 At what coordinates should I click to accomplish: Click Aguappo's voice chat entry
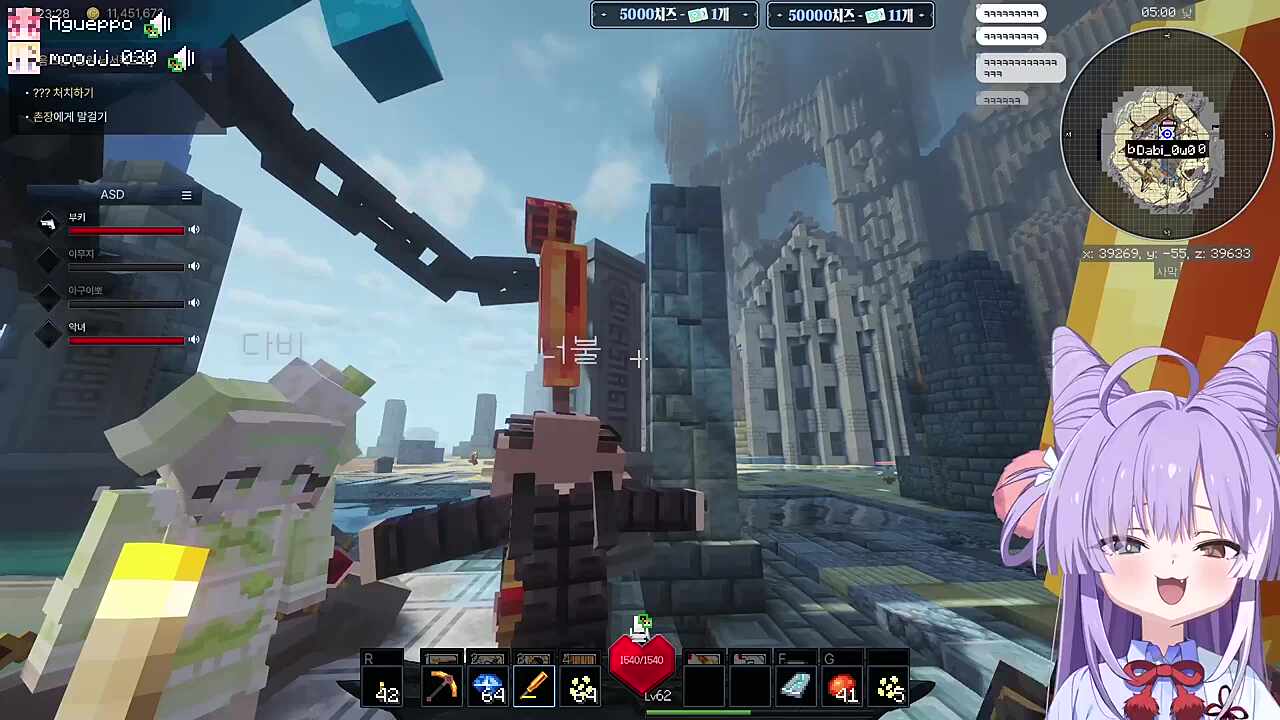[90, 23]
